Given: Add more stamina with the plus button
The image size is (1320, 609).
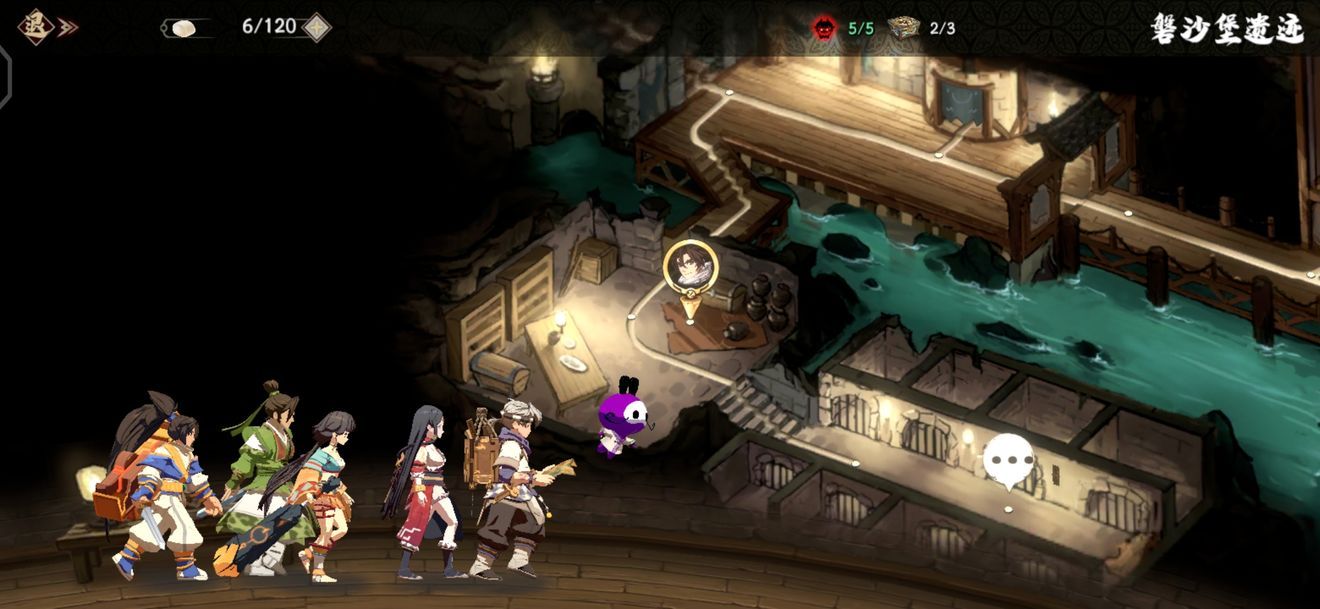Looking at the screenshot, I should click(x=317, y=27).
